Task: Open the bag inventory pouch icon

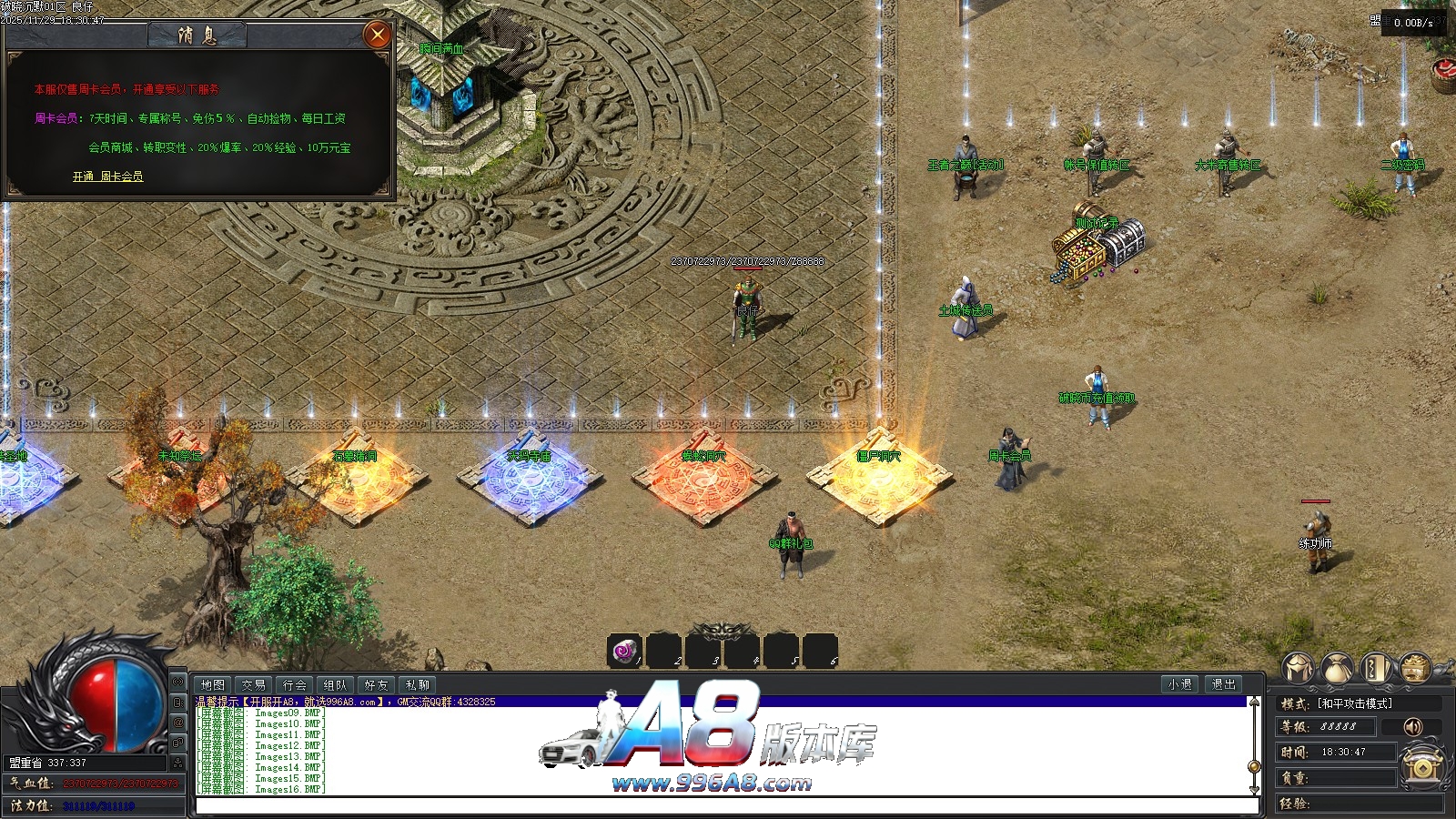Action: (1338, 669)
